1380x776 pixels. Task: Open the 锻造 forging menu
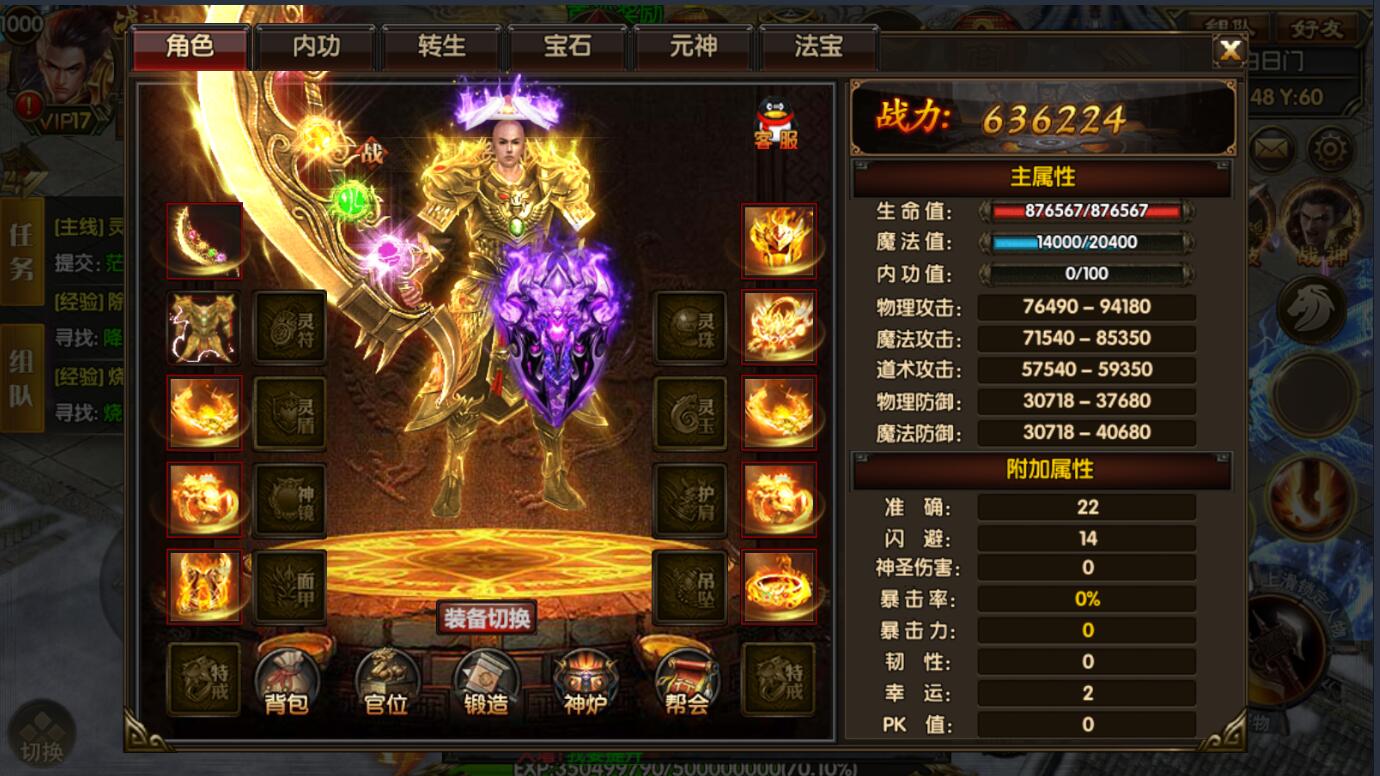coord(486,682)
